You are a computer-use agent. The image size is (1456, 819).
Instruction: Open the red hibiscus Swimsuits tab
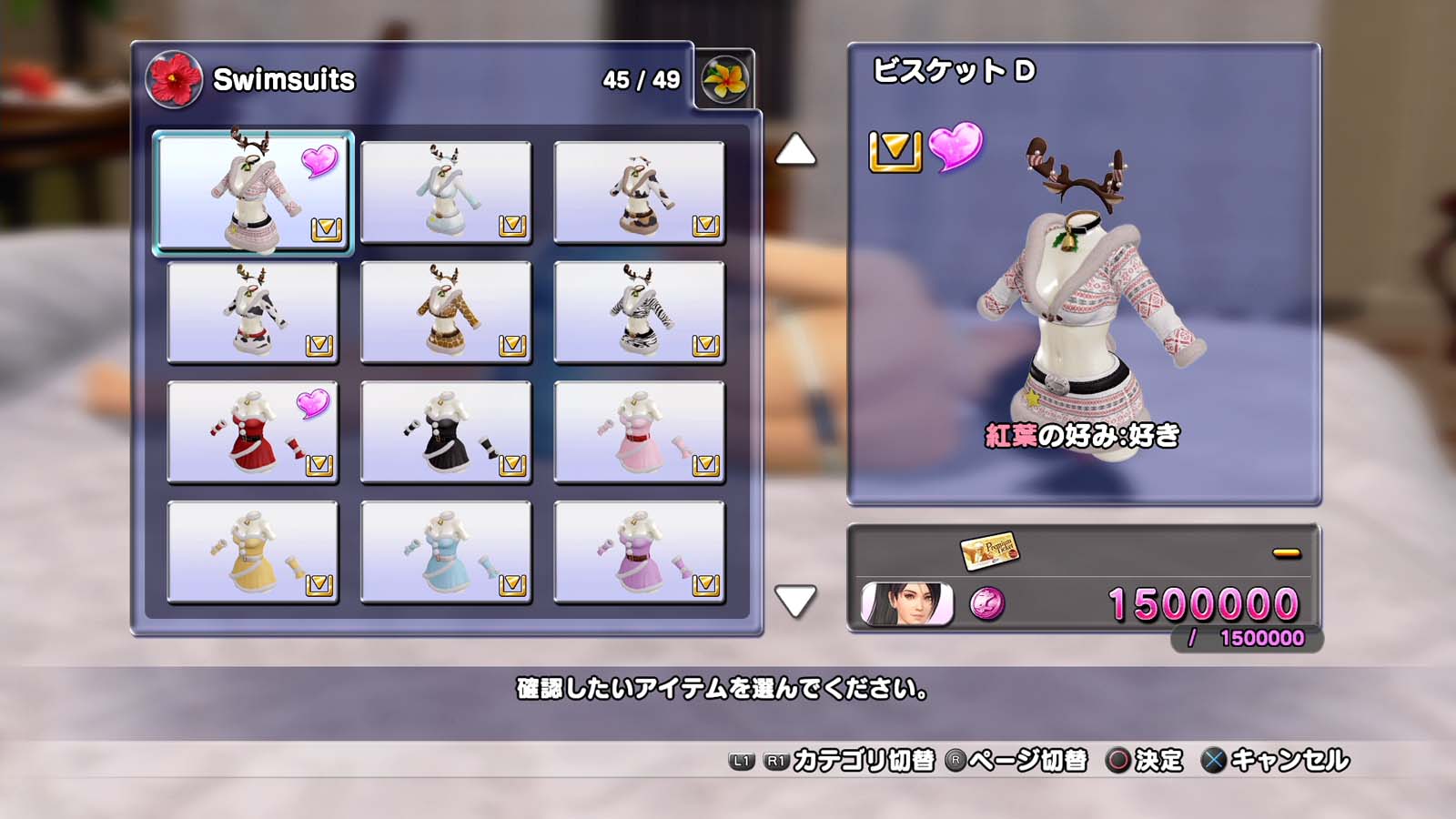[174, 80]
